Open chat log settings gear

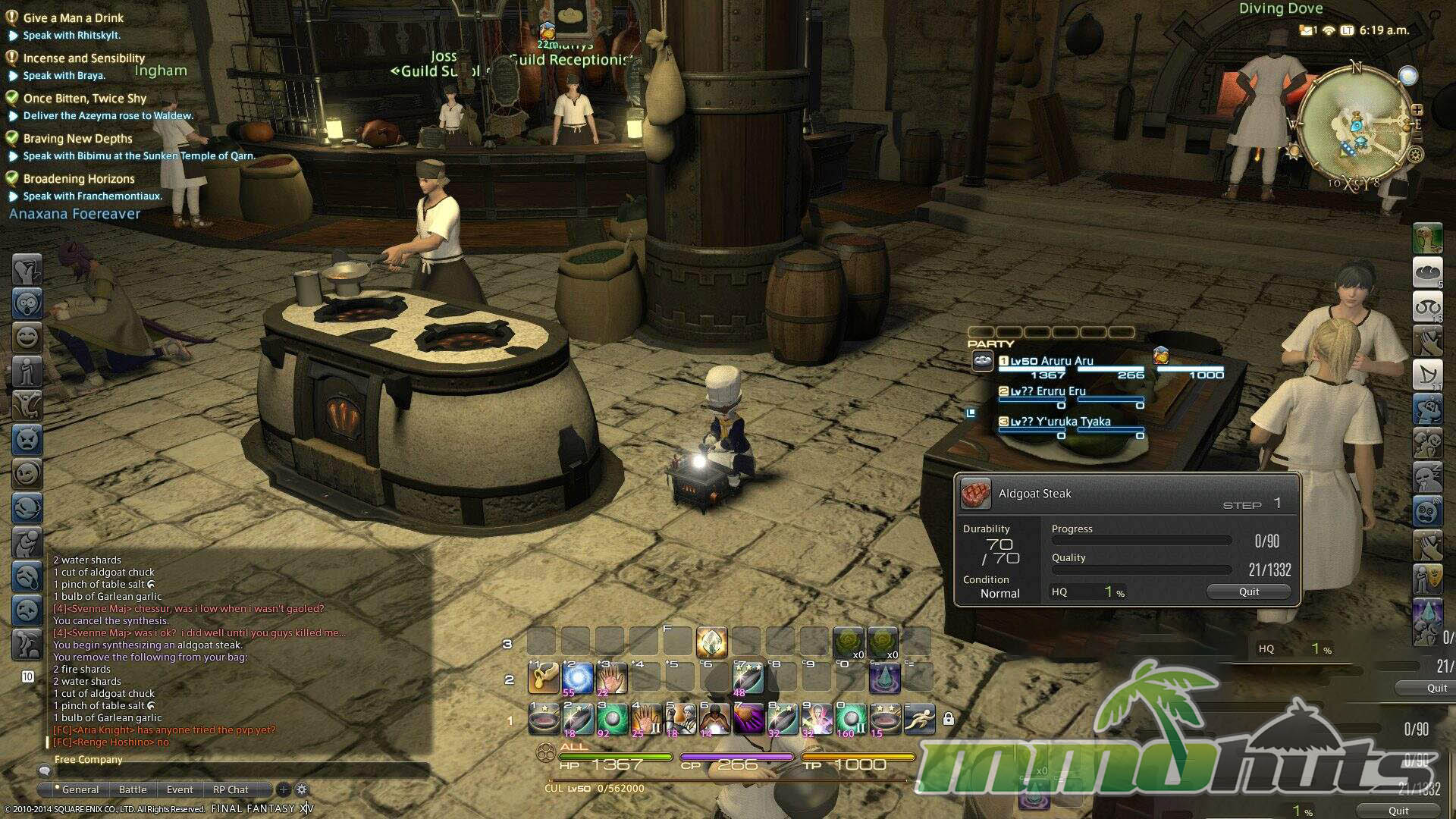(x=302, y=789)
